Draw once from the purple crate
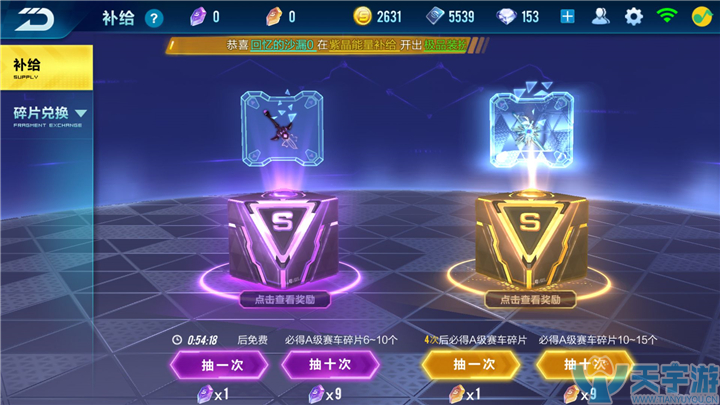Viewport: 720px width, 405px height. coord(217,364)
